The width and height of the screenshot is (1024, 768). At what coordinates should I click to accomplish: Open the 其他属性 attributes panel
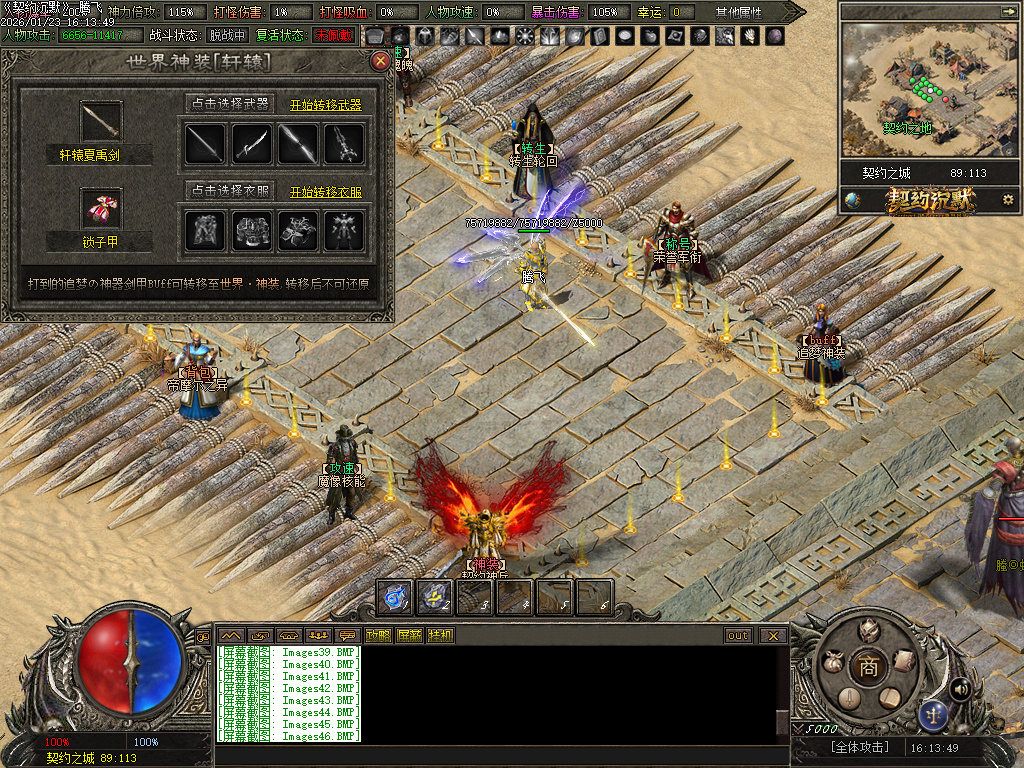tap(738, 12)
